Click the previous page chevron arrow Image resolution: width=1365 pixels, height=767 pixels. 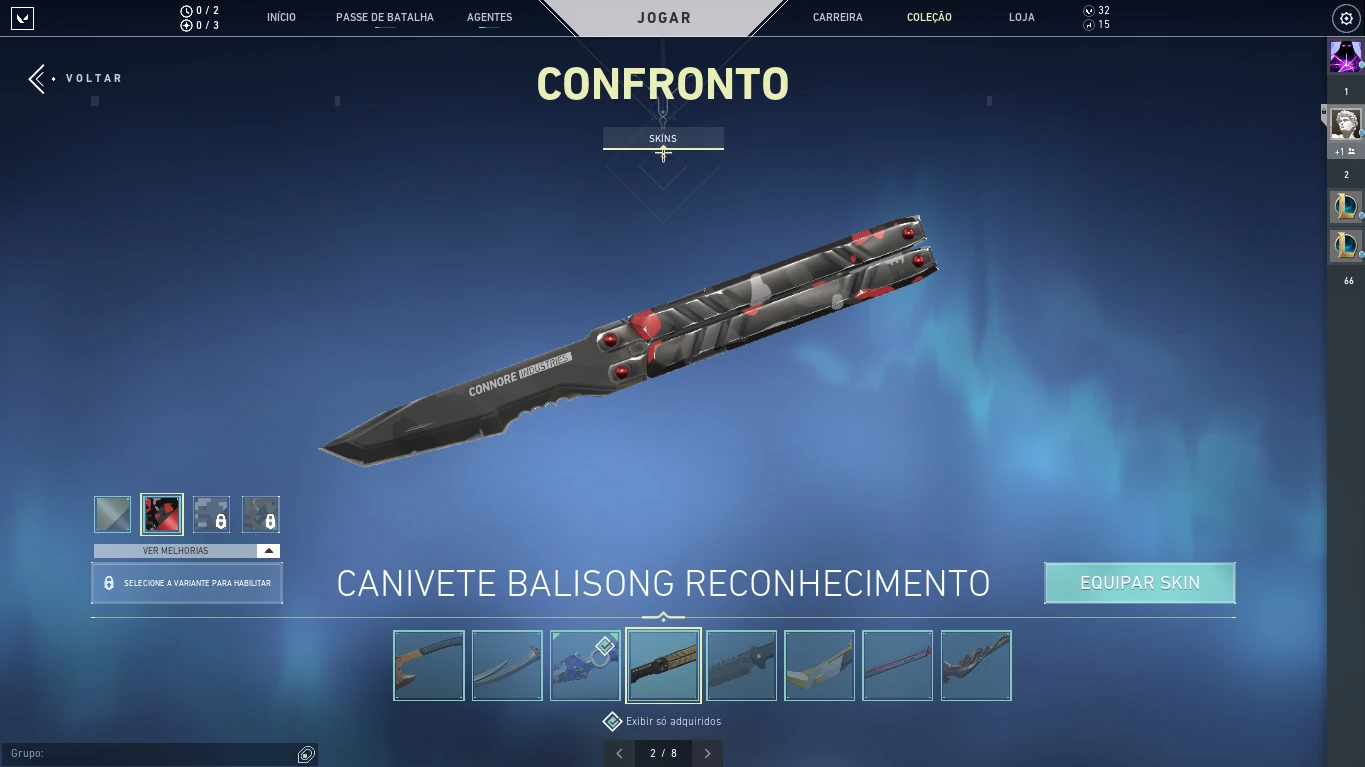pos(618,753)
